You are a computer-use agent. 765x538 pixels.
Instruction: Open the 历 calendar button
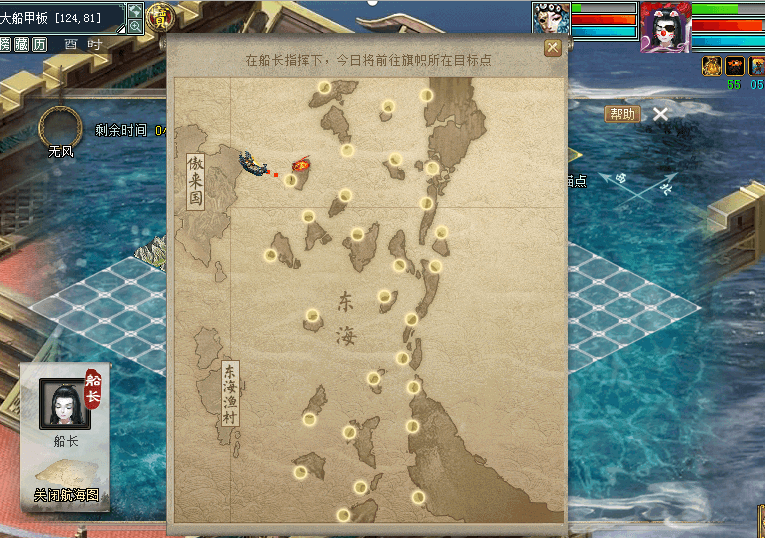coord(39,45)
